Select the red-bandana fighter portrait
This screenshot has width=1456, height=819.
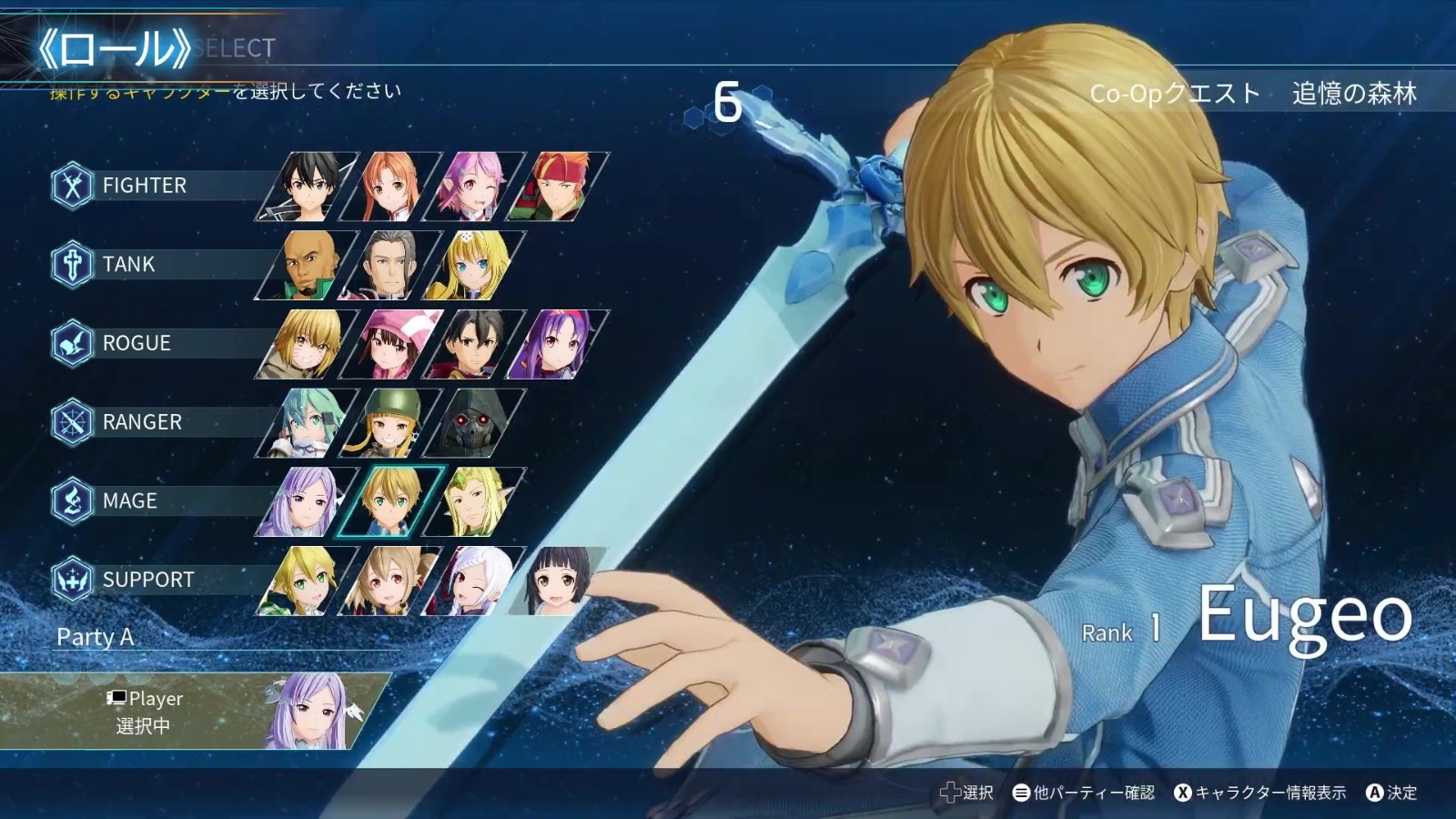click(x=558, y=187)
